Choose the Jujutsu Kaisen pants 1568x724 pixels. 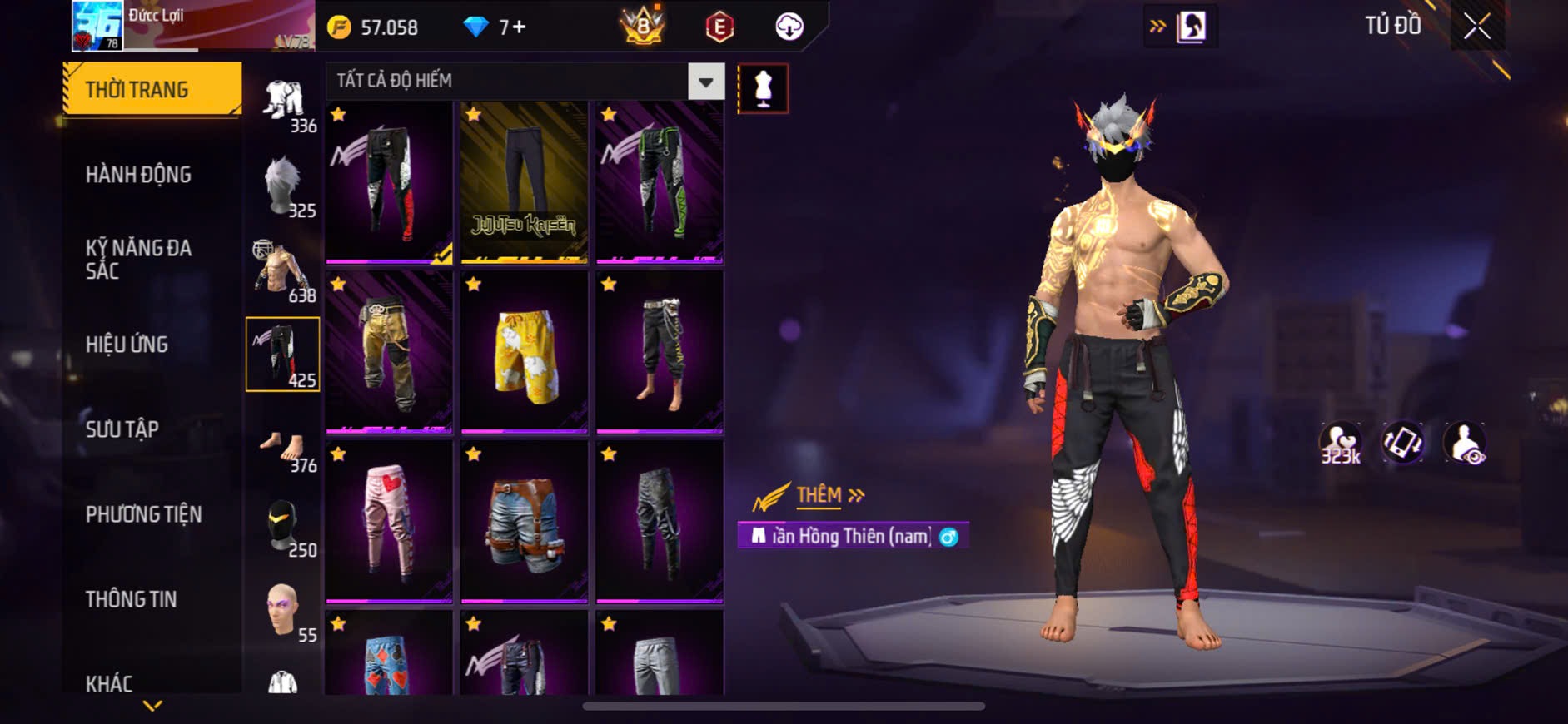[x=524, y=182]
